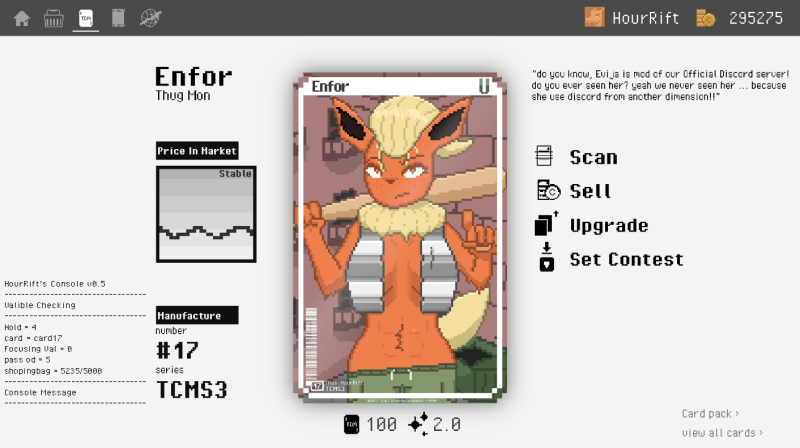This screenshot has width=800, height=448.
Task: Open the card frame tab
Action: (118, 18)
